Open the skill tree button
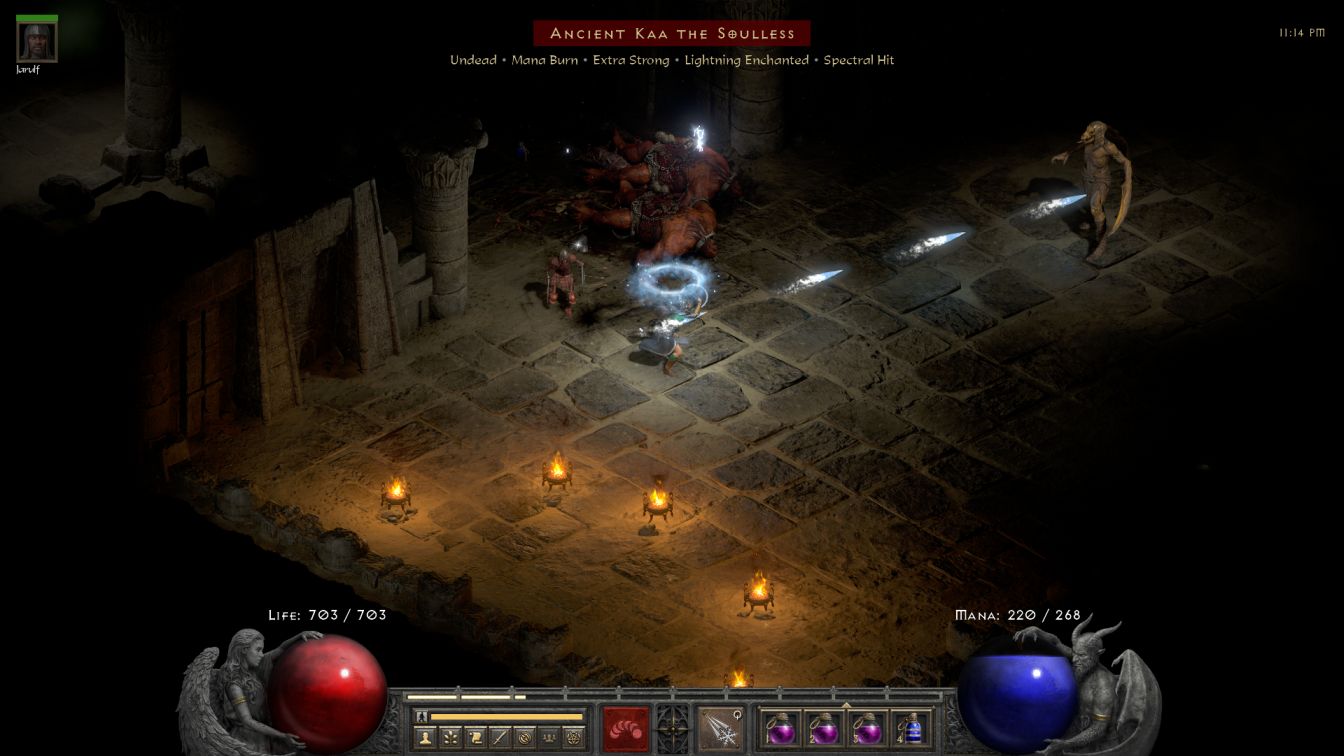The image size is (1344, 756). (x=449, y=737)
